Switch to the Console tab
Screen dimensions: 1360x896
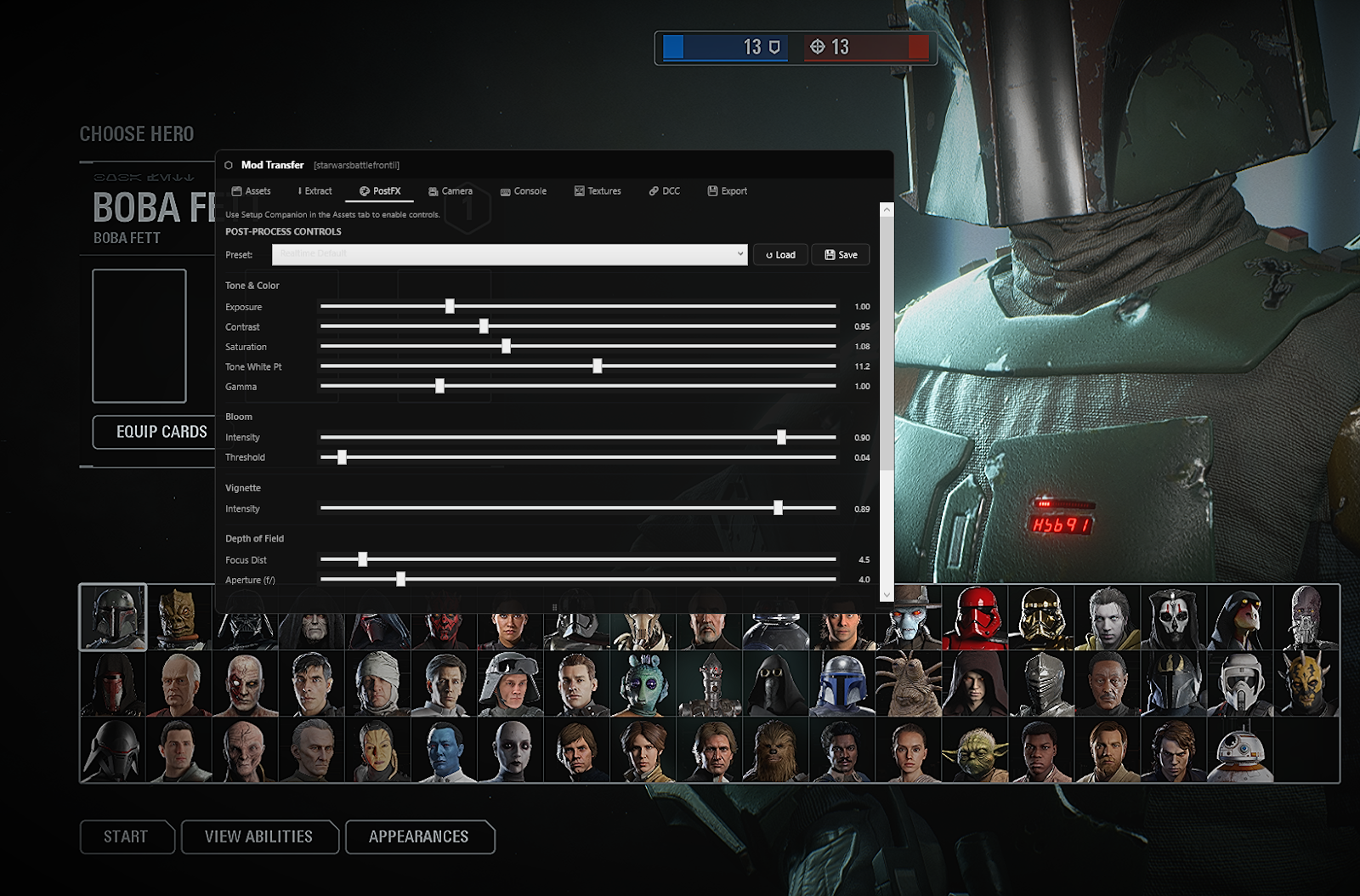point(524,191)
